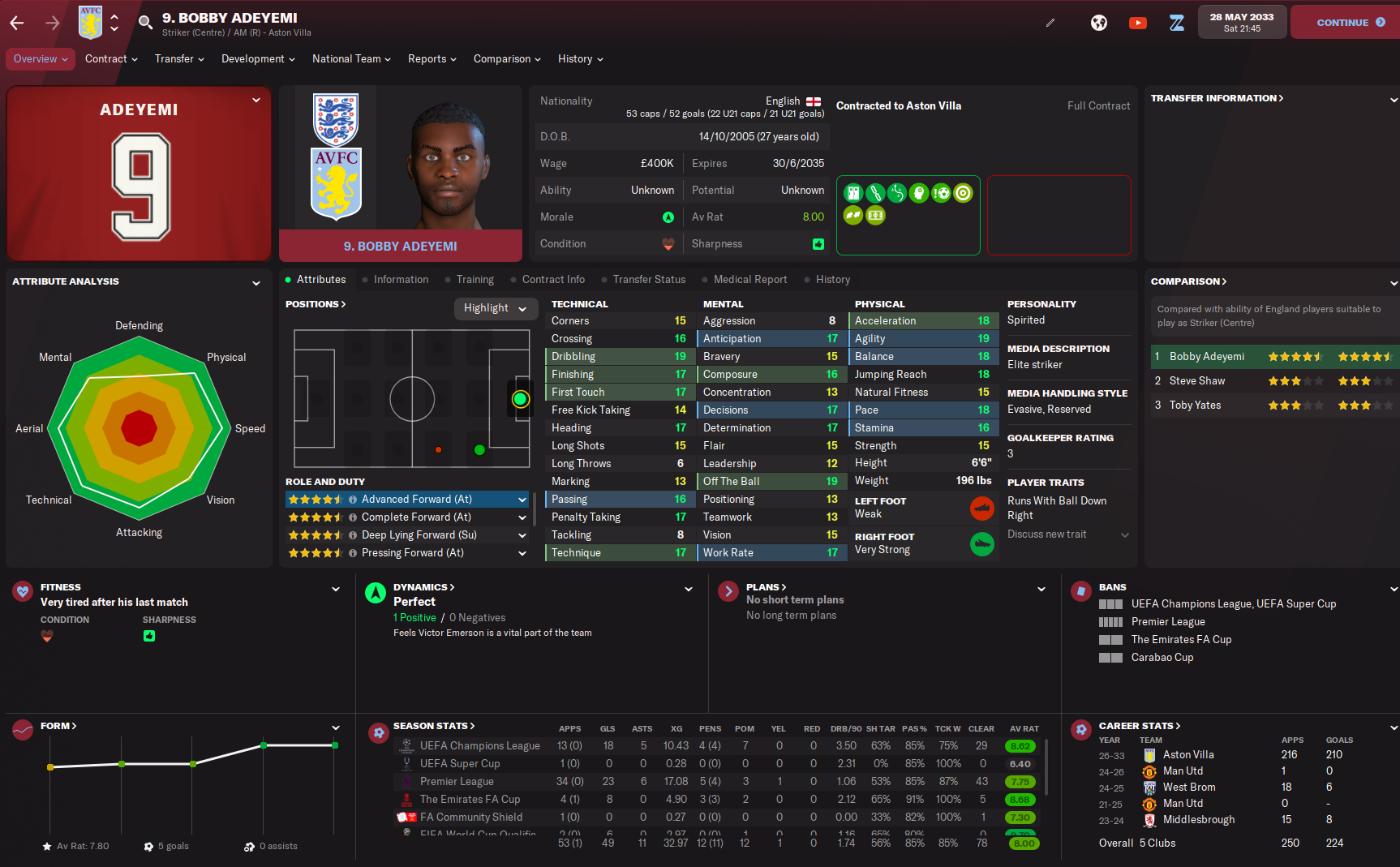Open the Development menu
This screenshot has height=867, width=1400.
coord(258,59)
